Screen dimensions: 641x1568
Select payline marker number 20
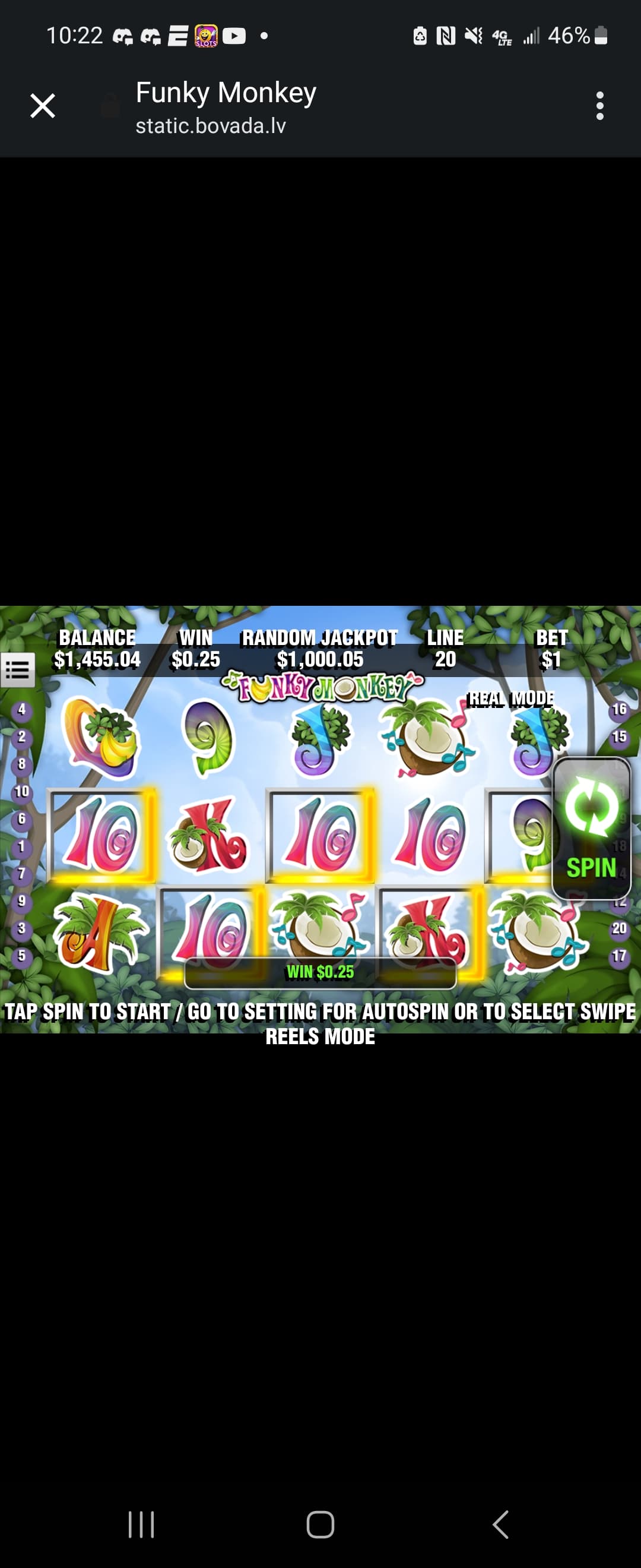[619, 928]
